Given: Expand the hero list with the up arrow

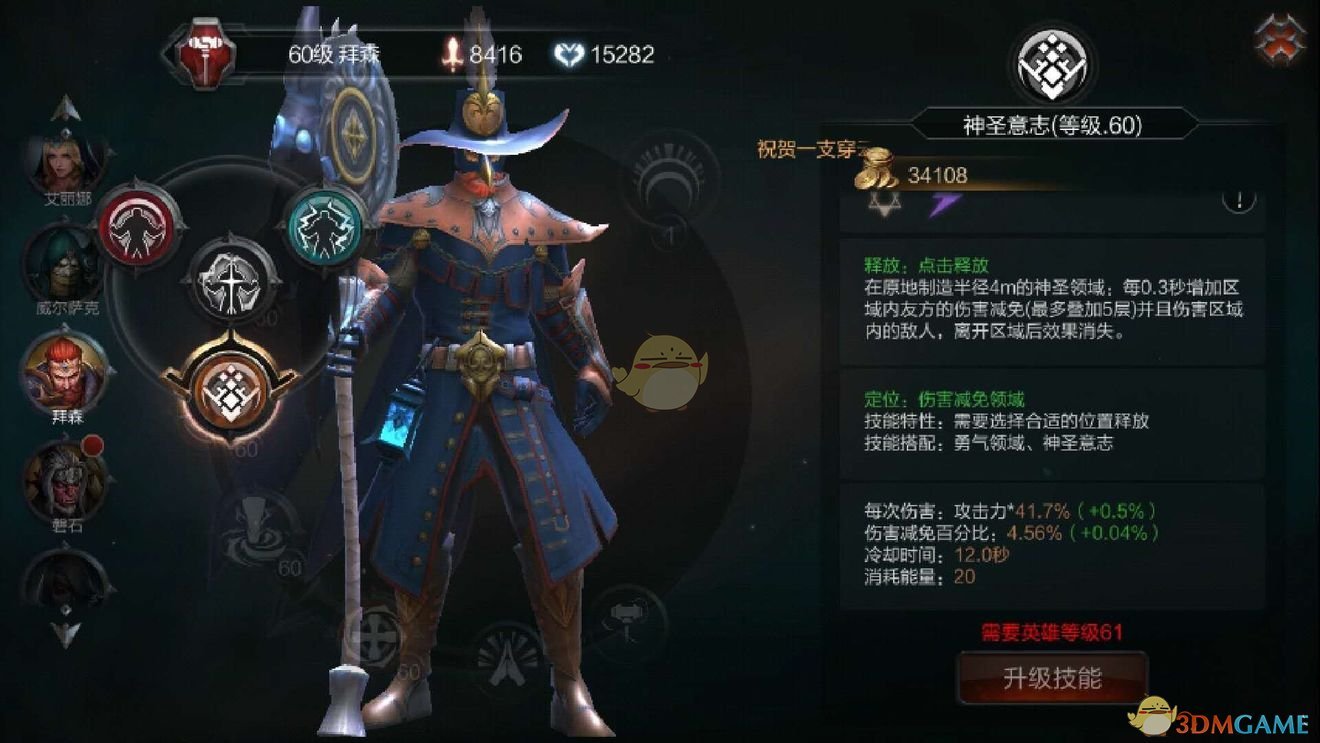Looking at the screenshot, I should pyautogui.click(x=65, y=108).
